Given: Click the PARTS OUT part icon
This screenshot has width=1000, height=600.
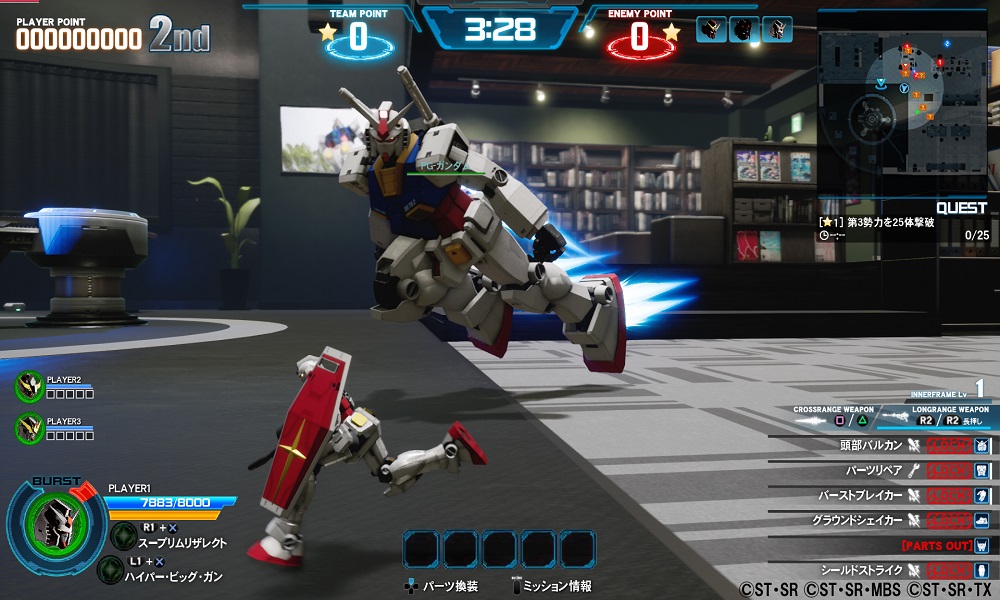Looking at the screenshot, I should pos(981,545).
